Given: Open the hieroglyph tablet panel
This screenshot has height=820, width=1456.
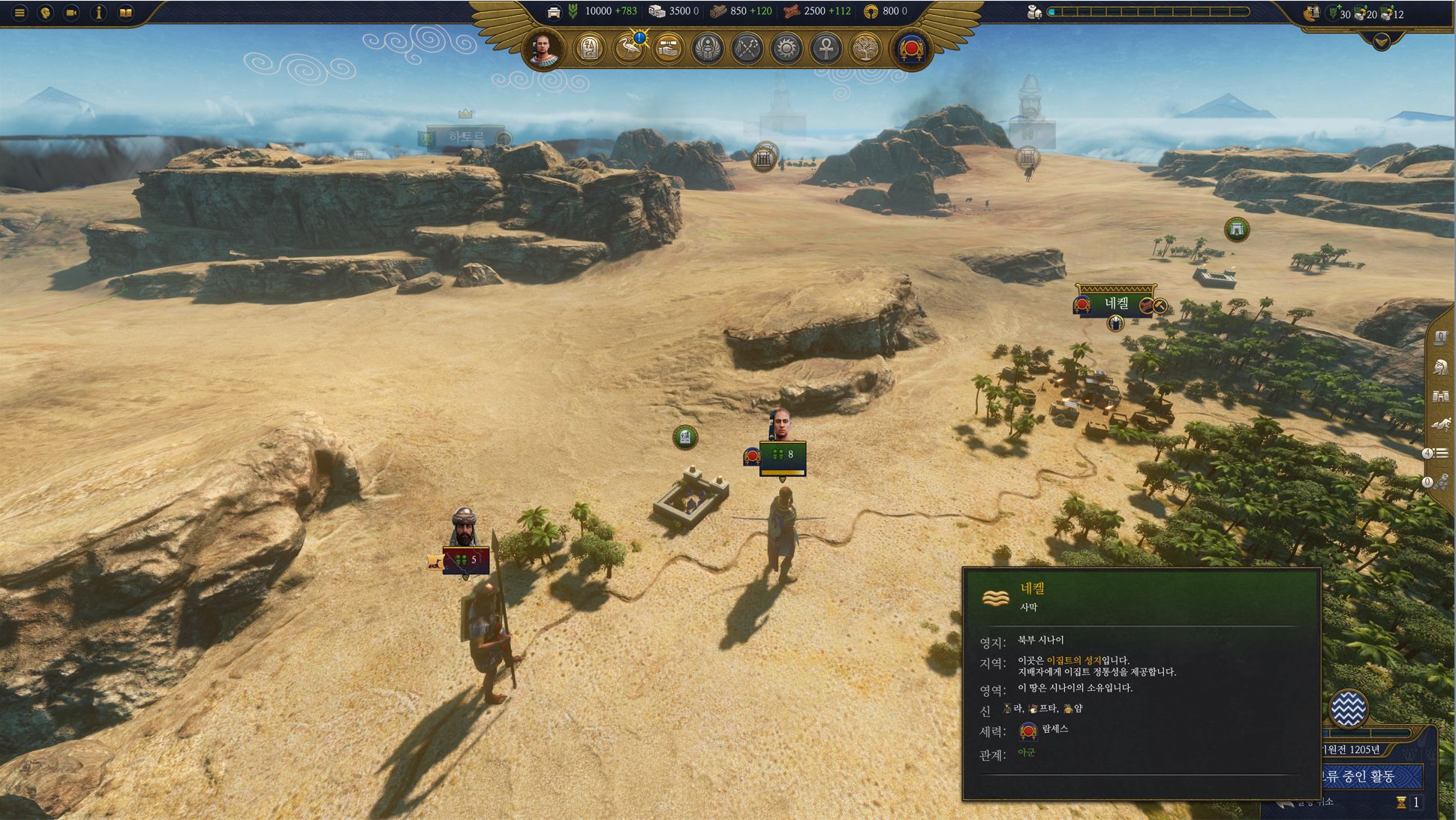Looking at the screenshot, I should click(x=589, y=50).
